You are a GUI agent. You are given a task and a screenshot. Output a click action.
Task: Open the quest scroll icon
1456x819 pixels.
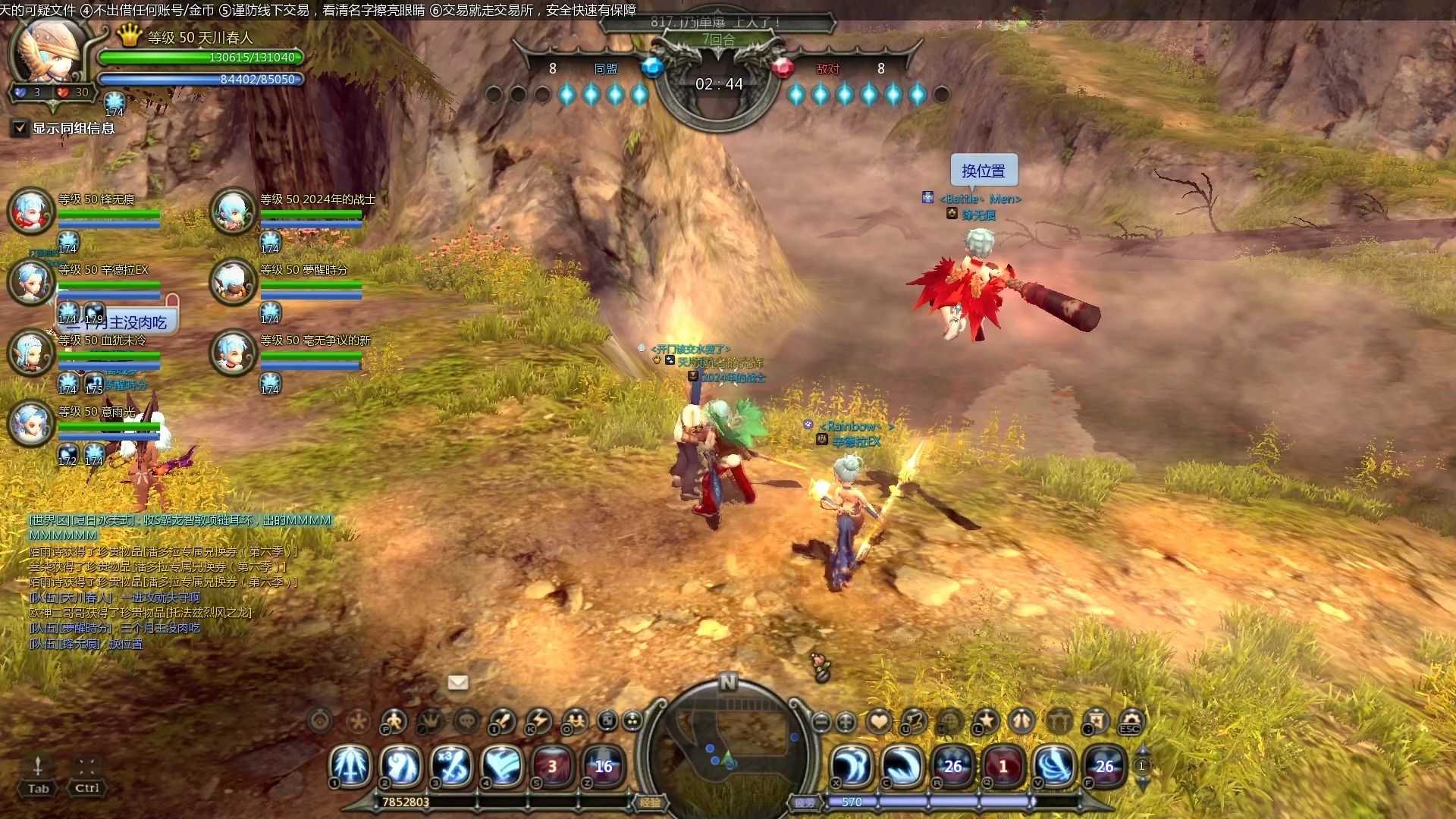[x=915, y=720]
